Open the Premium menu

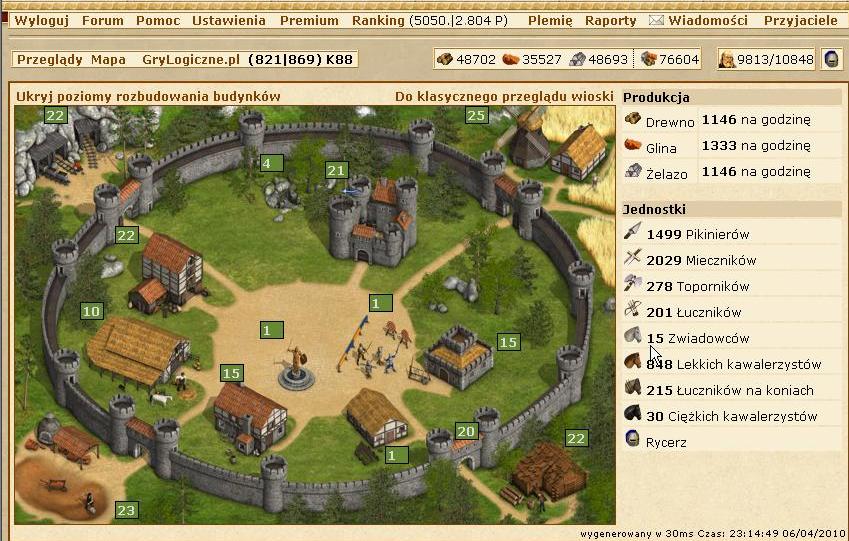point(309,20)
